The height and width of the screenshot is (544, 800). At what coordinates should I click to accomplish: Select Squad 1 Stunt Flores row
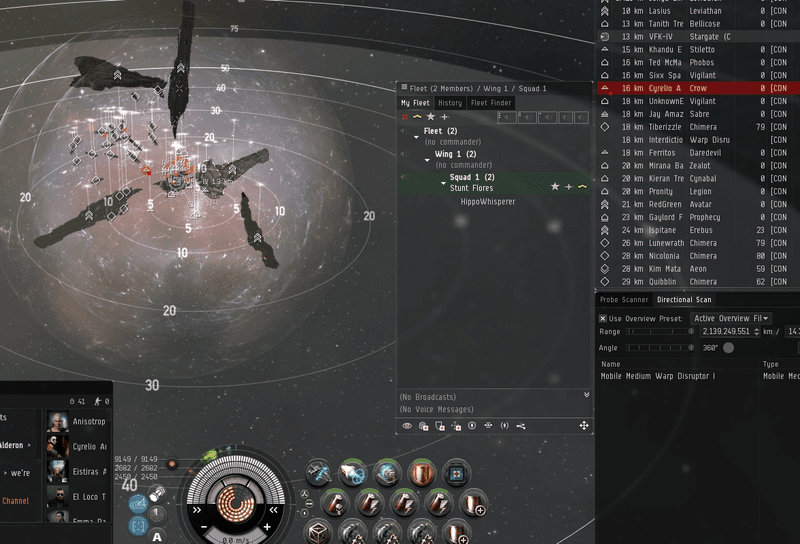point(472,182)
